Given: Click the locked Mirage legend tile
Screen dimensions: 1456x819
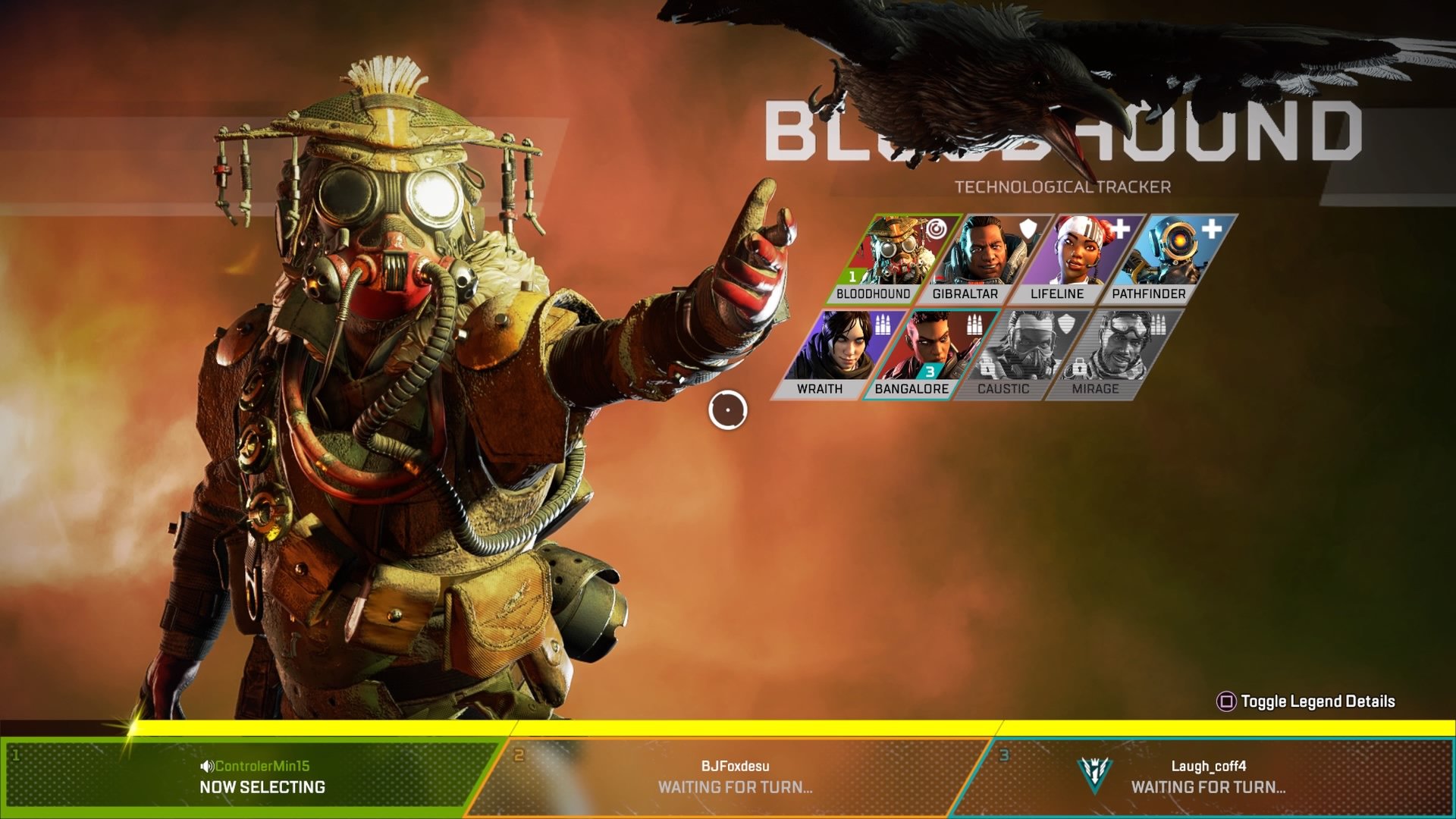Looking at the screenshot, I should tap(1110, 354).
